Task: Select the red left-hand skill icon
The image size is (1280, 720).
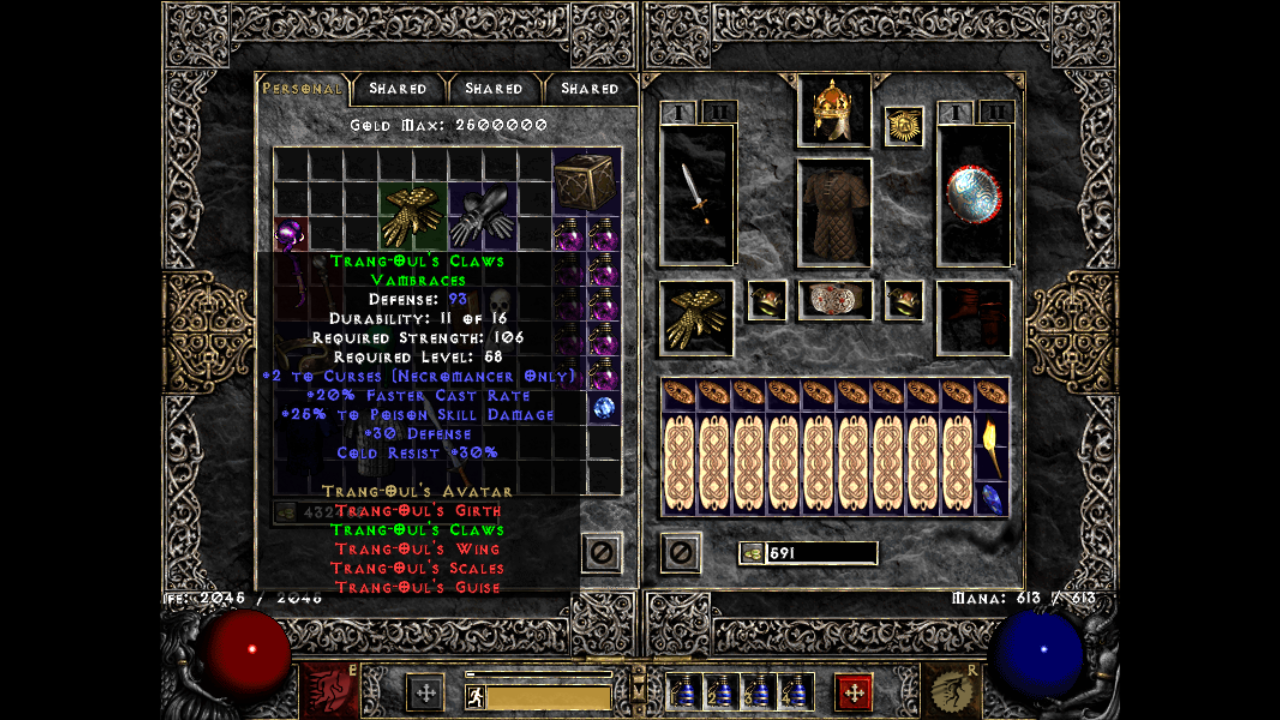Action: (330, 690)
